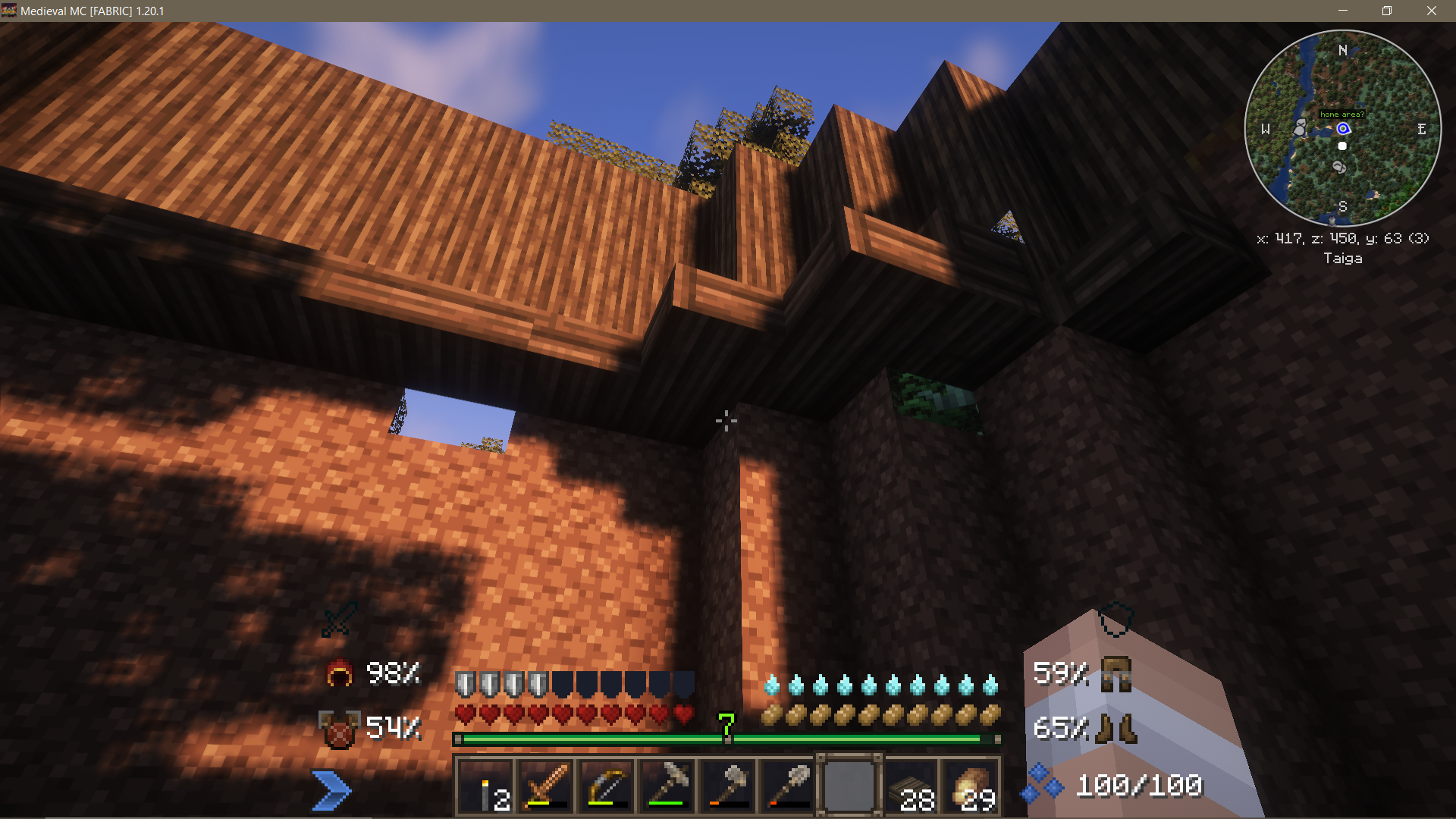The image size is (1456, 819).
Task: Click the sword status icon above armor stats
Action: click(x=336, y=620)
